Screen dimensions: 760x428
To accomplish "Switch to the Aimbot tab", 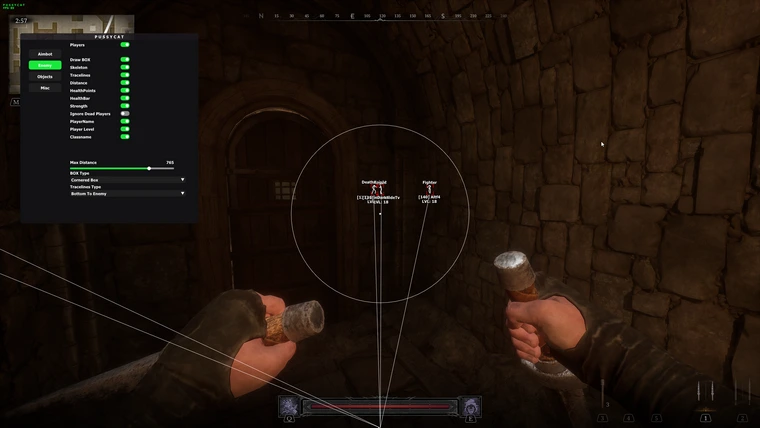I will tap(44, 54).
